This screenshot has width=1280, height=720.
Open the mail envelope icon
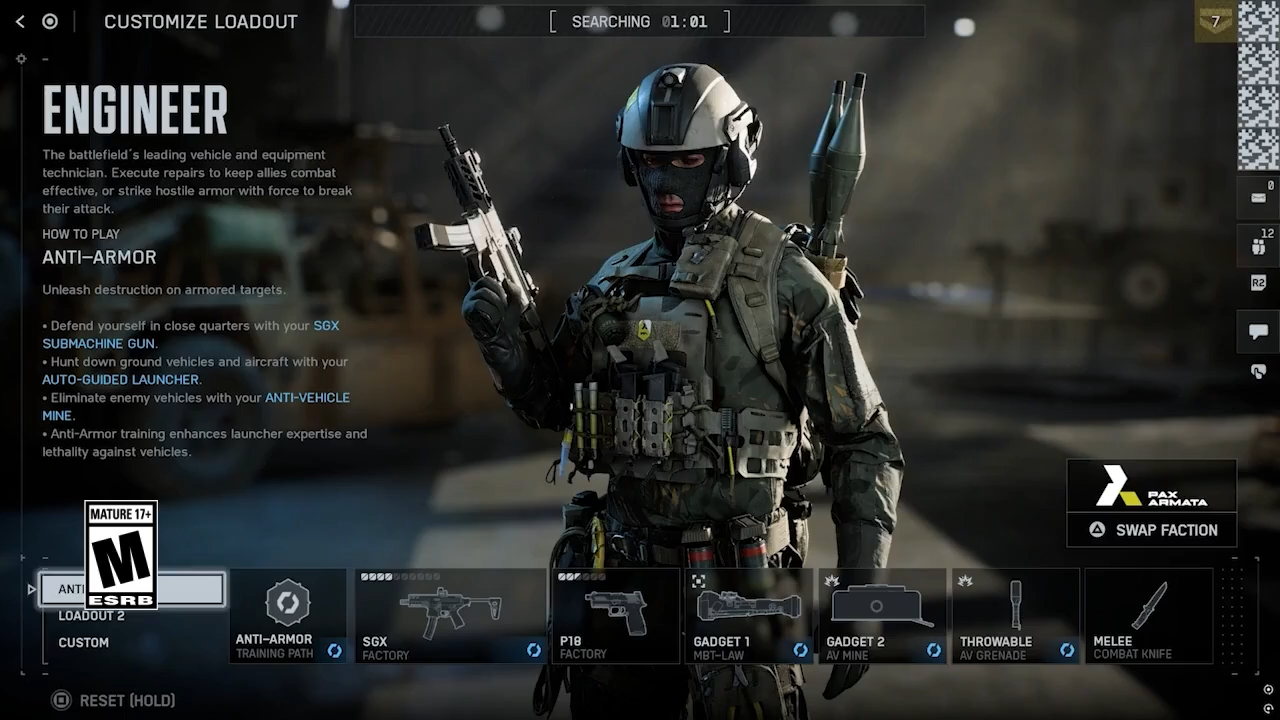tap(1258, 197)
